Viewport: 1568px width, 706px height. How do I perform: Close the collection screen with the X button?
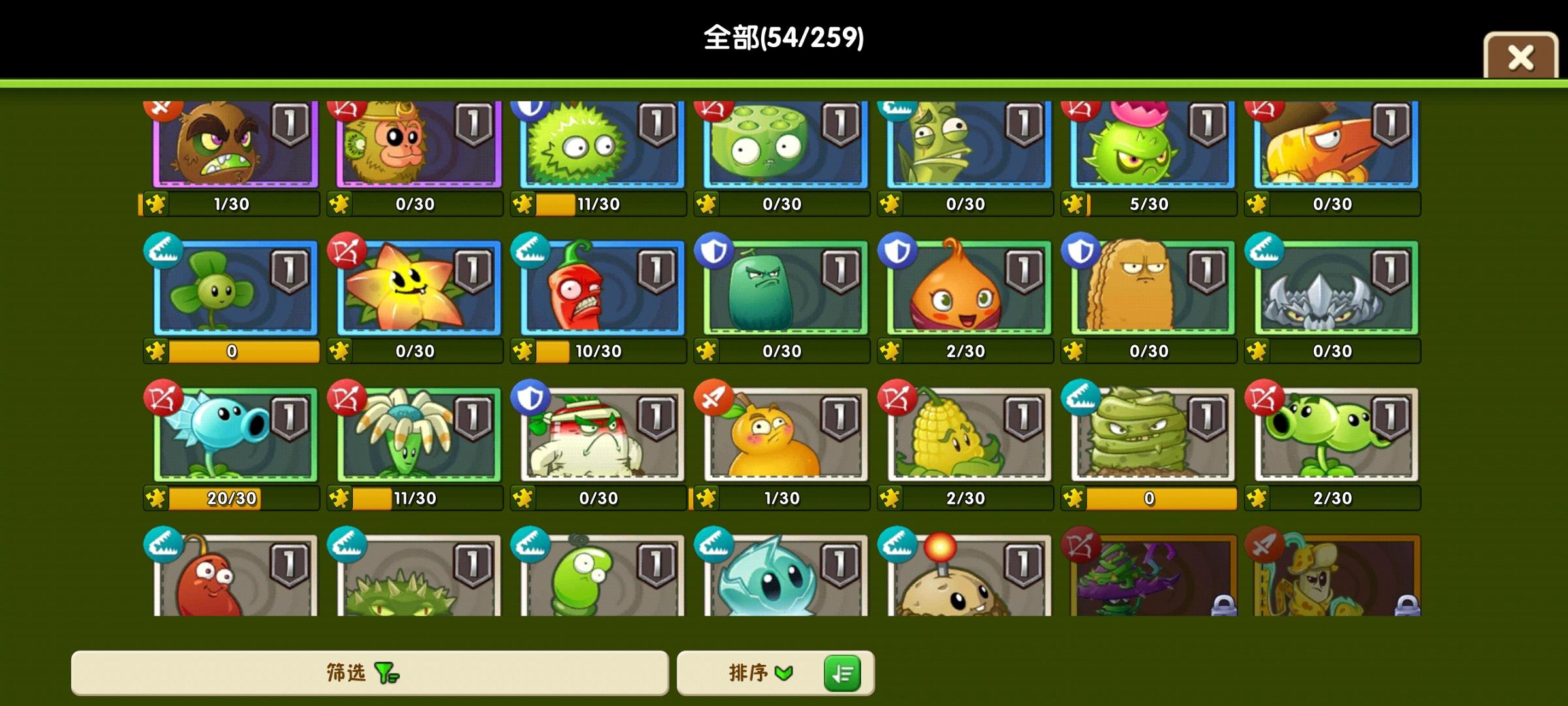(1520, 58)
